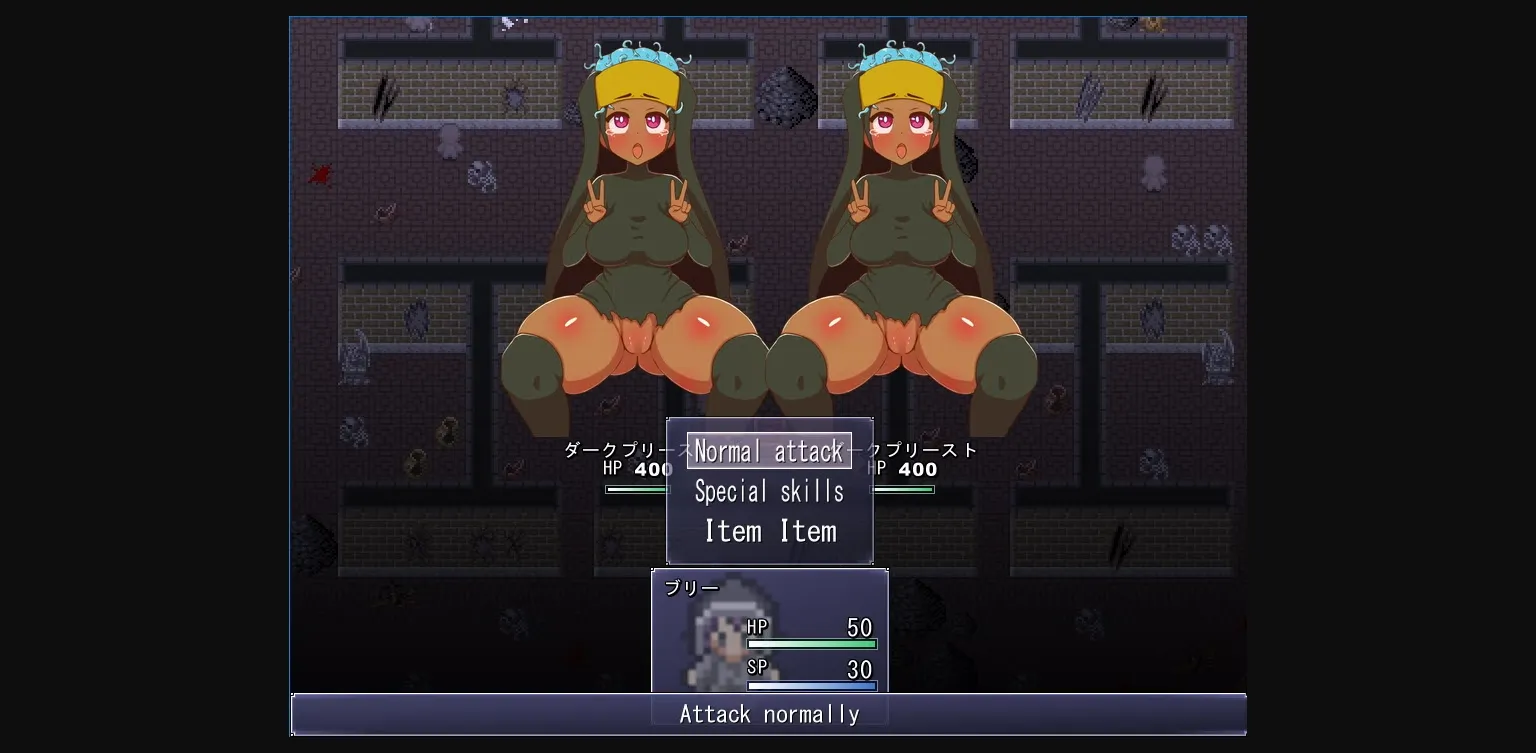Click the Attack normally help bar
This screenshot has width=1536, height=753.
(x=768, y=714)
